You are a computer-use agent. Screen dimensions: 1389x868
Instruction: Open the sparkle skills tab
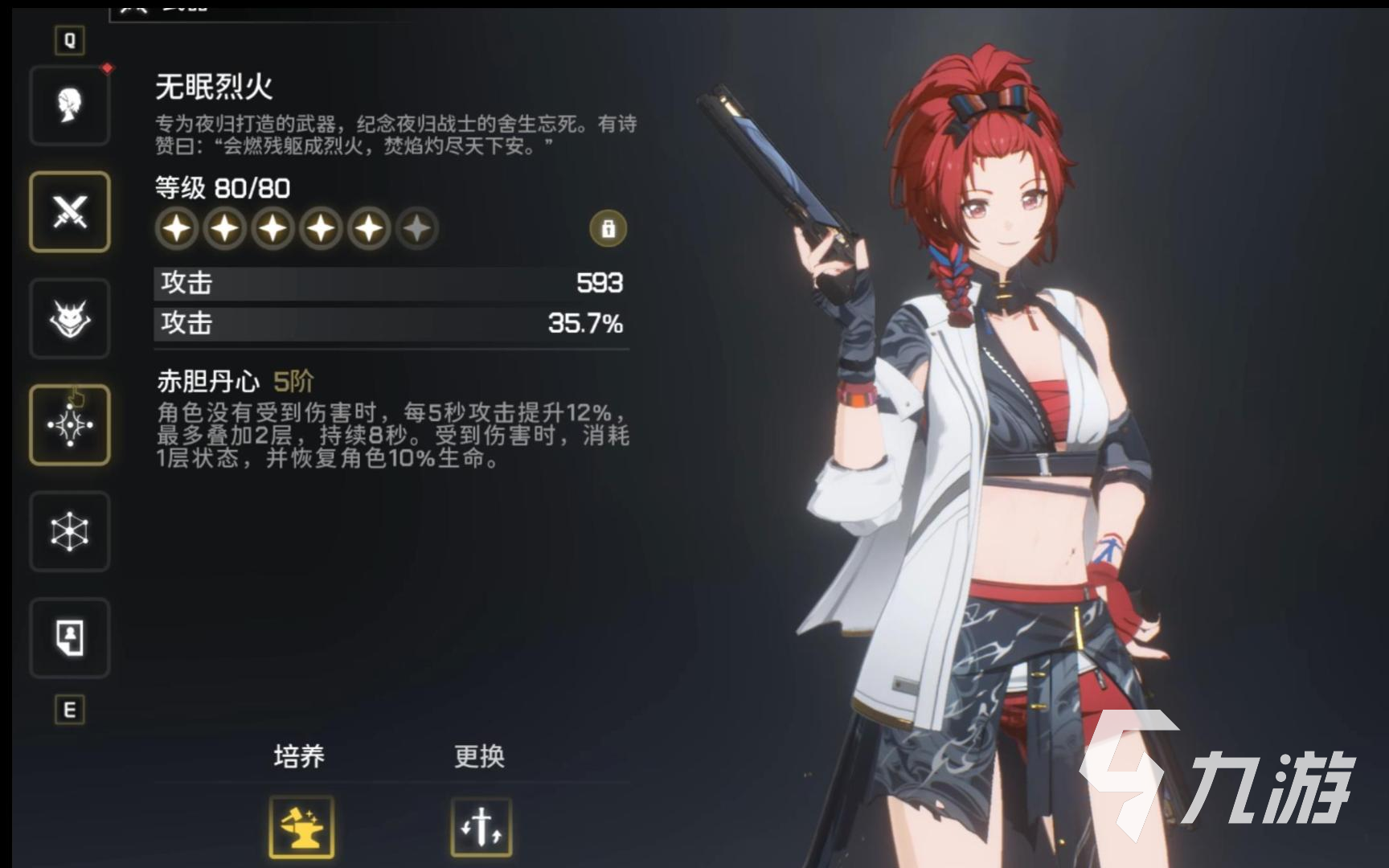point(70,424)
